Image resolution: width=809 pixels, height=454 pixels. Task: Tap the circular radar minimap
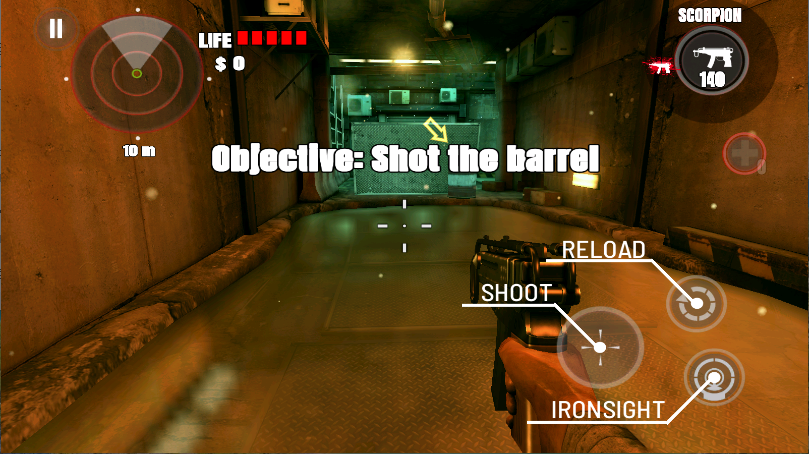(x=136, y=72)
